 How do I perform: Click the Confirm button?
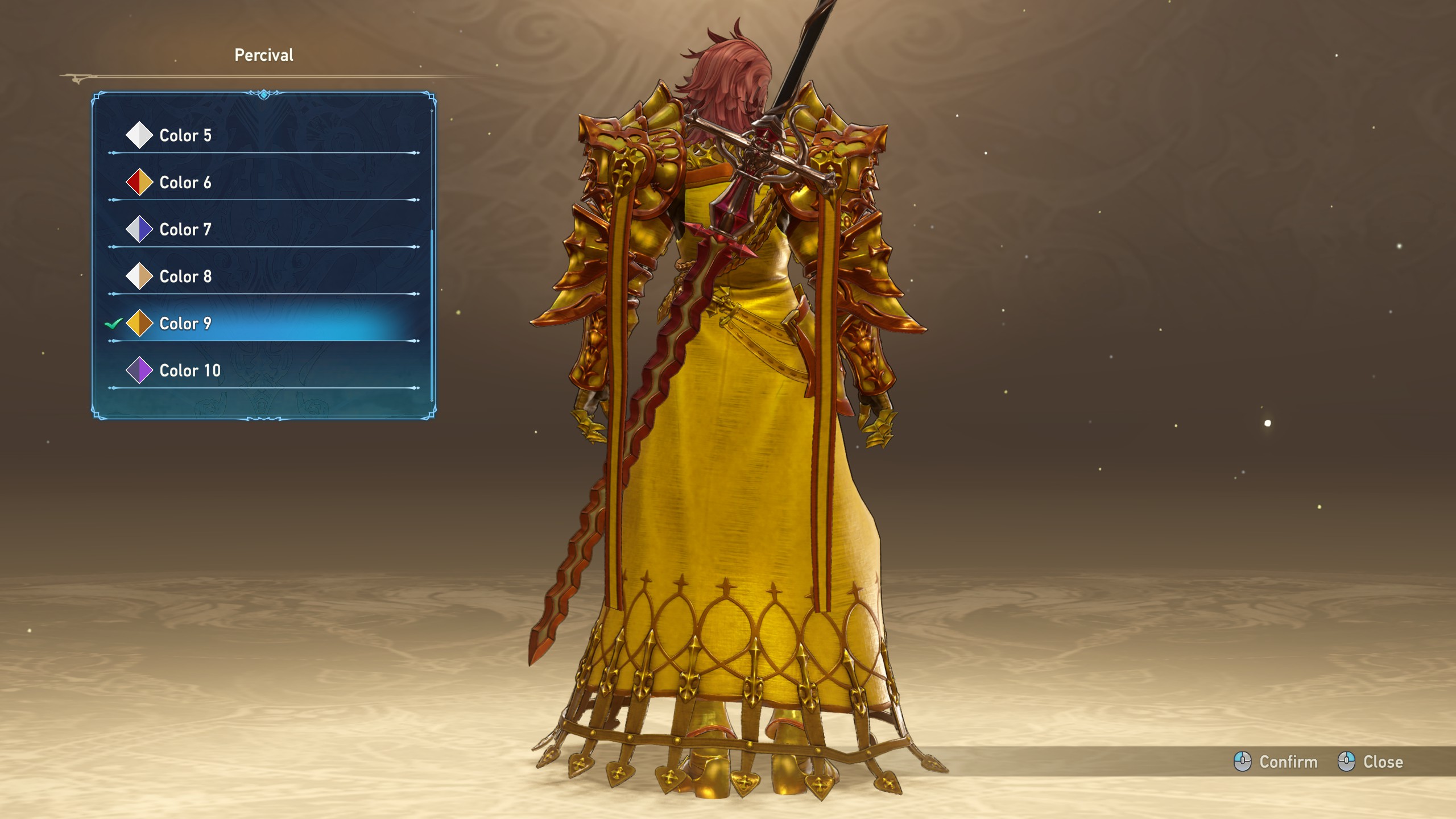1276,762
